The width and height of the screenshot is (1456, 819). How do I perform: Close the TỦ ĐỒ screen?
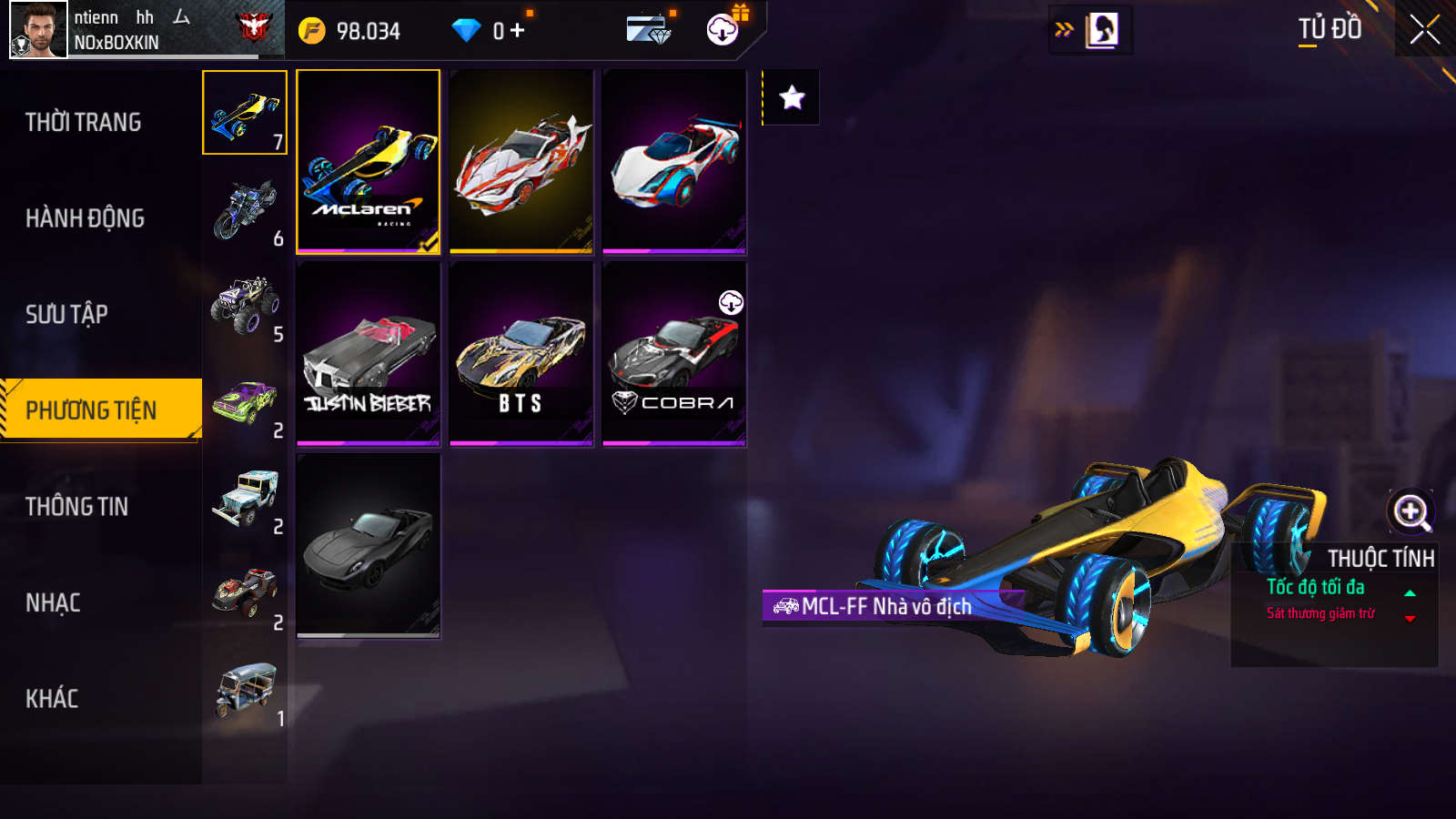pyautogui.click(x=1425, y=29)
